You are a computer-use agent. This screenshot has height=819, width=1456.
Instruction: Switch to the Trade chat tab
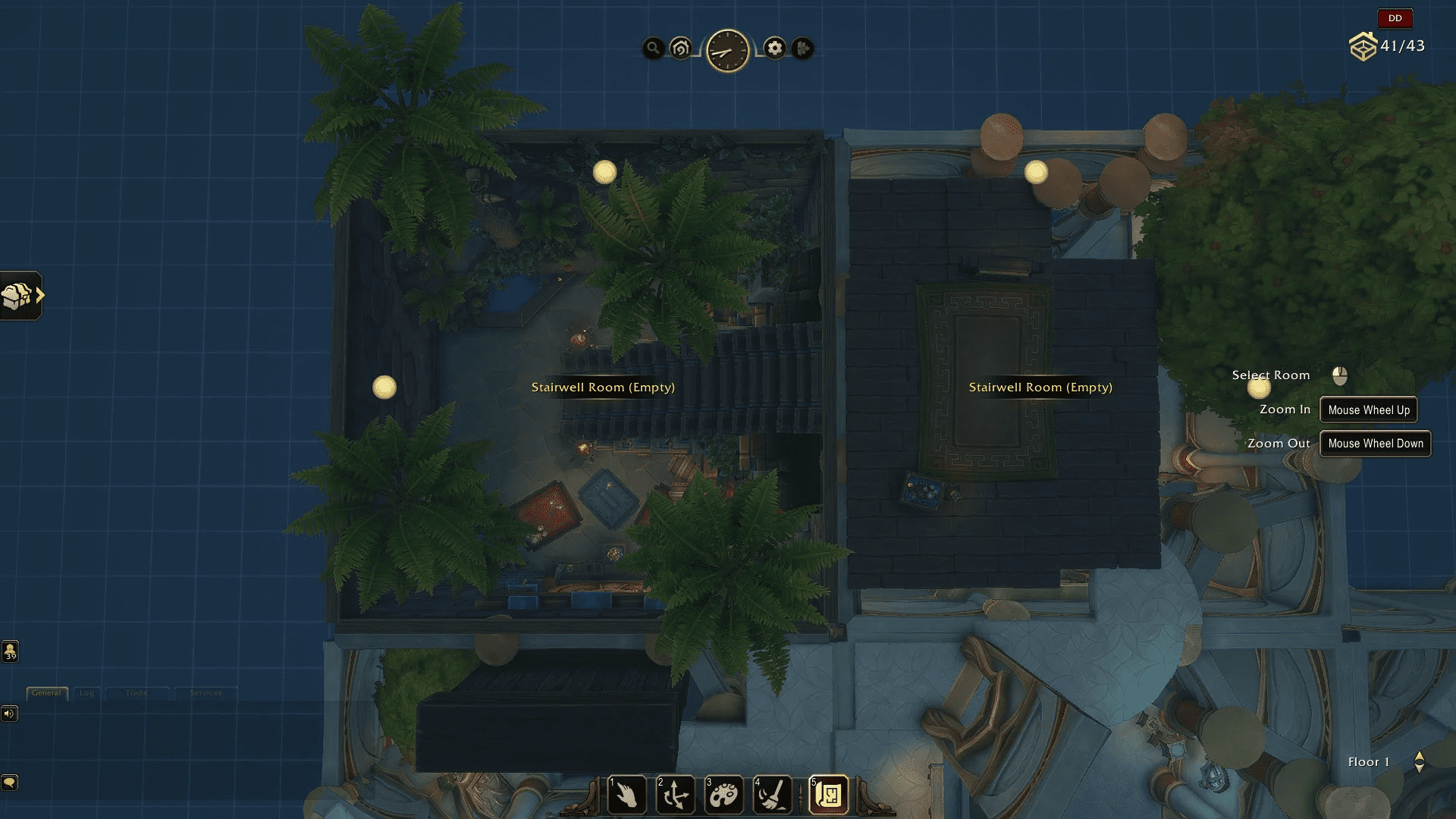(x=136, y=693)
